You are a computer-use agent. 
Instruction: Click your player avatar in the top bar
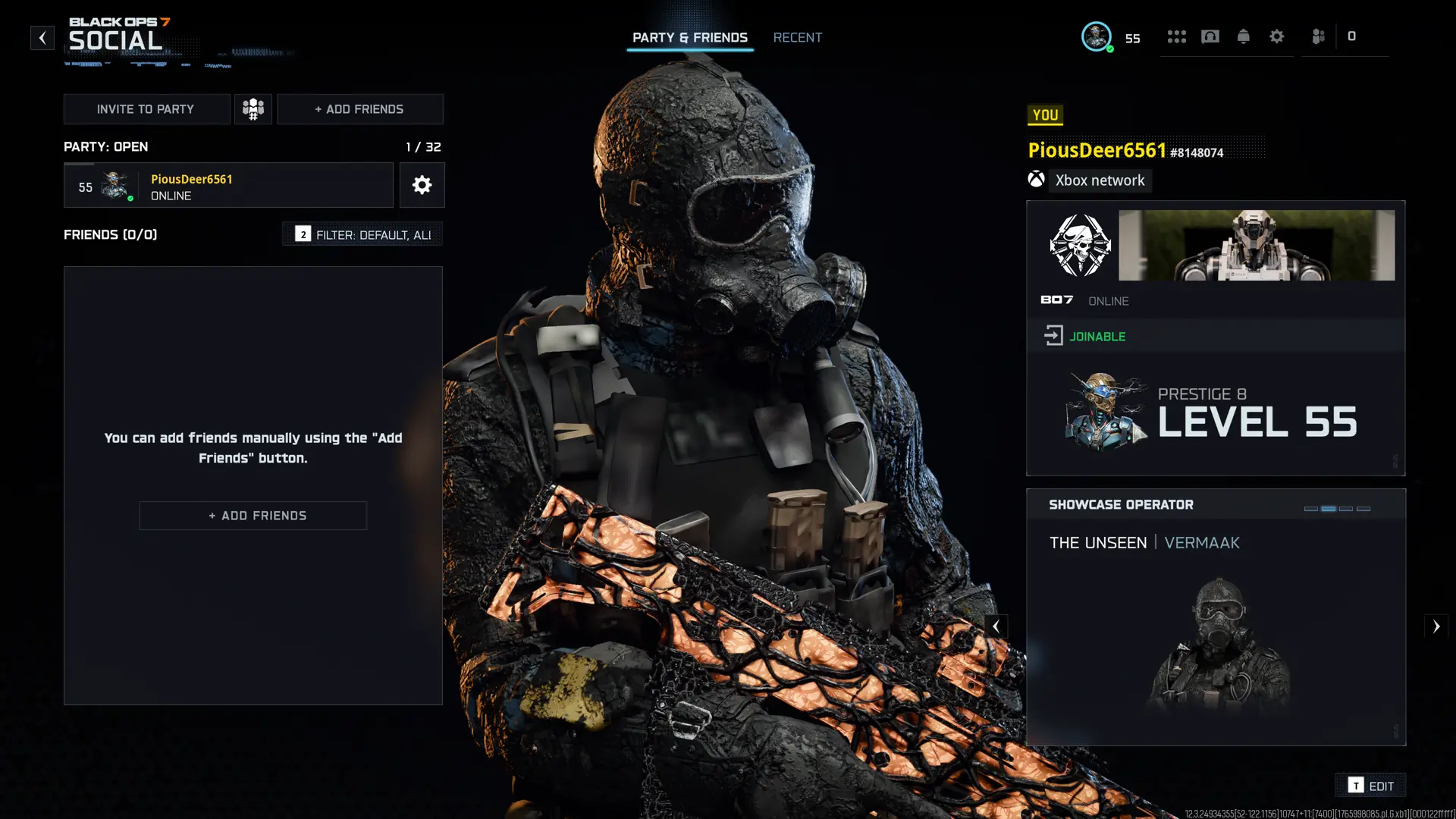click(1097, 35)
